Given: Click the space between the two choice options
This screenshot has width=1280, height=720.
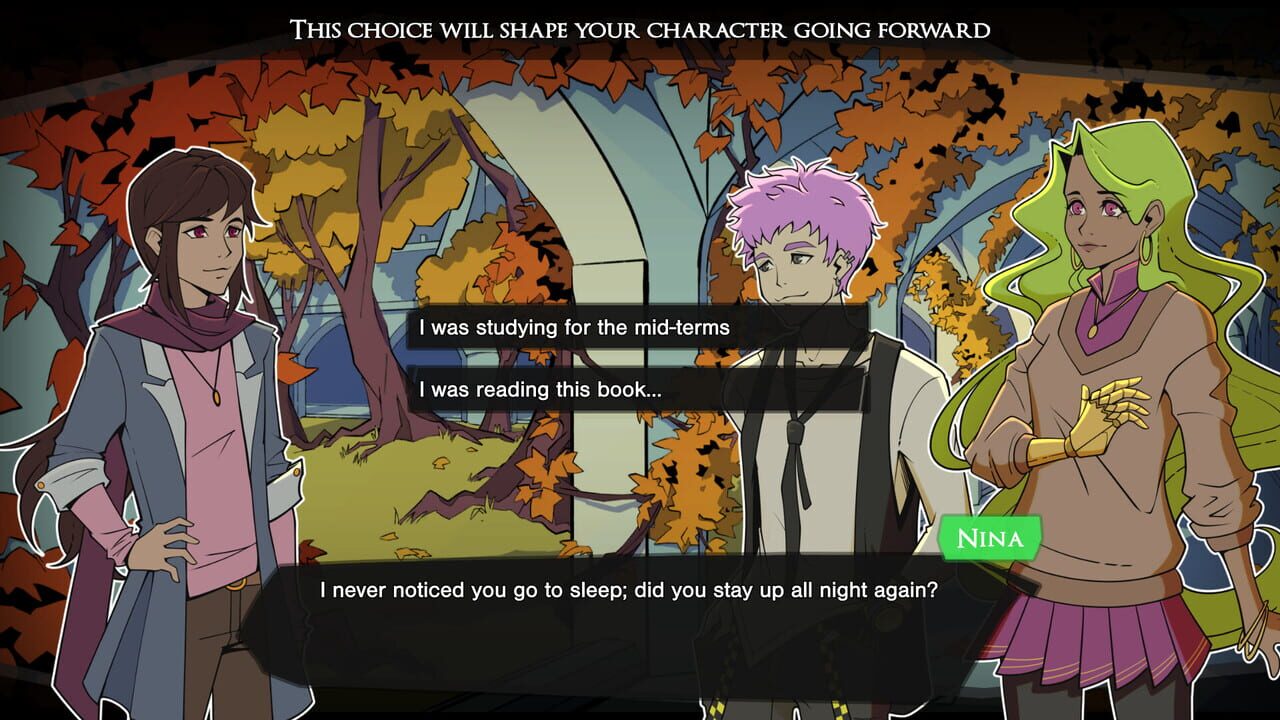Looking at the screenshot, I should (640, 358).
